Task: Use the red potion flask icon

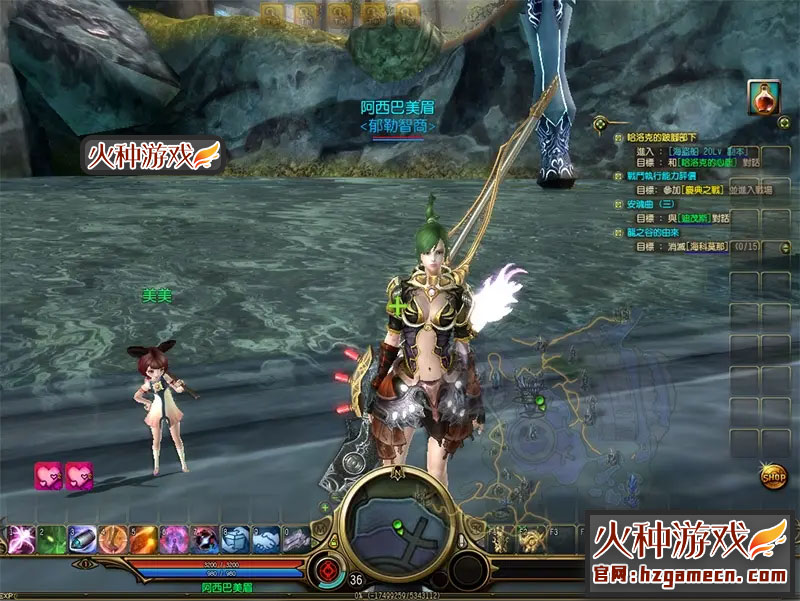Action: coord(764,98)
